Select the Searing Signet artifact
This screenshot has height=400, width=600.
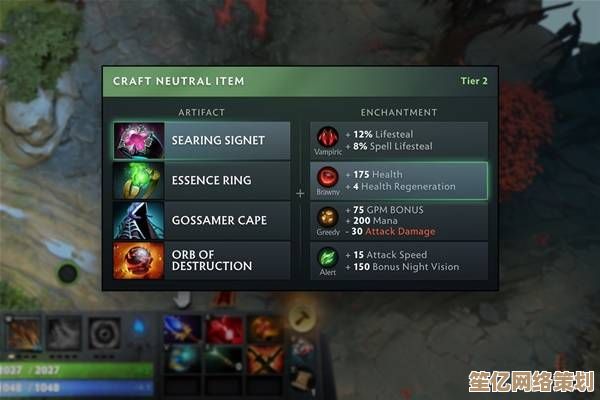click(202, 140)
